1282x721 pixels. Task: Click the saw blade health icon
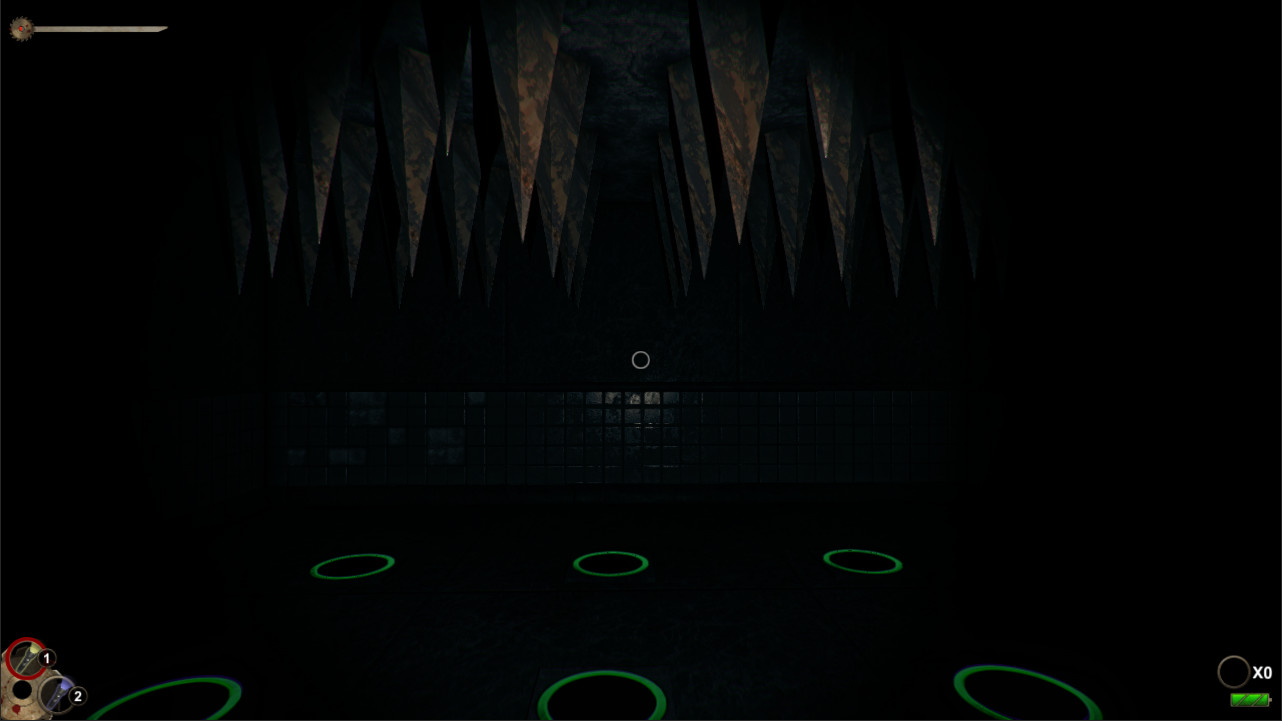[x=20, y=29]
